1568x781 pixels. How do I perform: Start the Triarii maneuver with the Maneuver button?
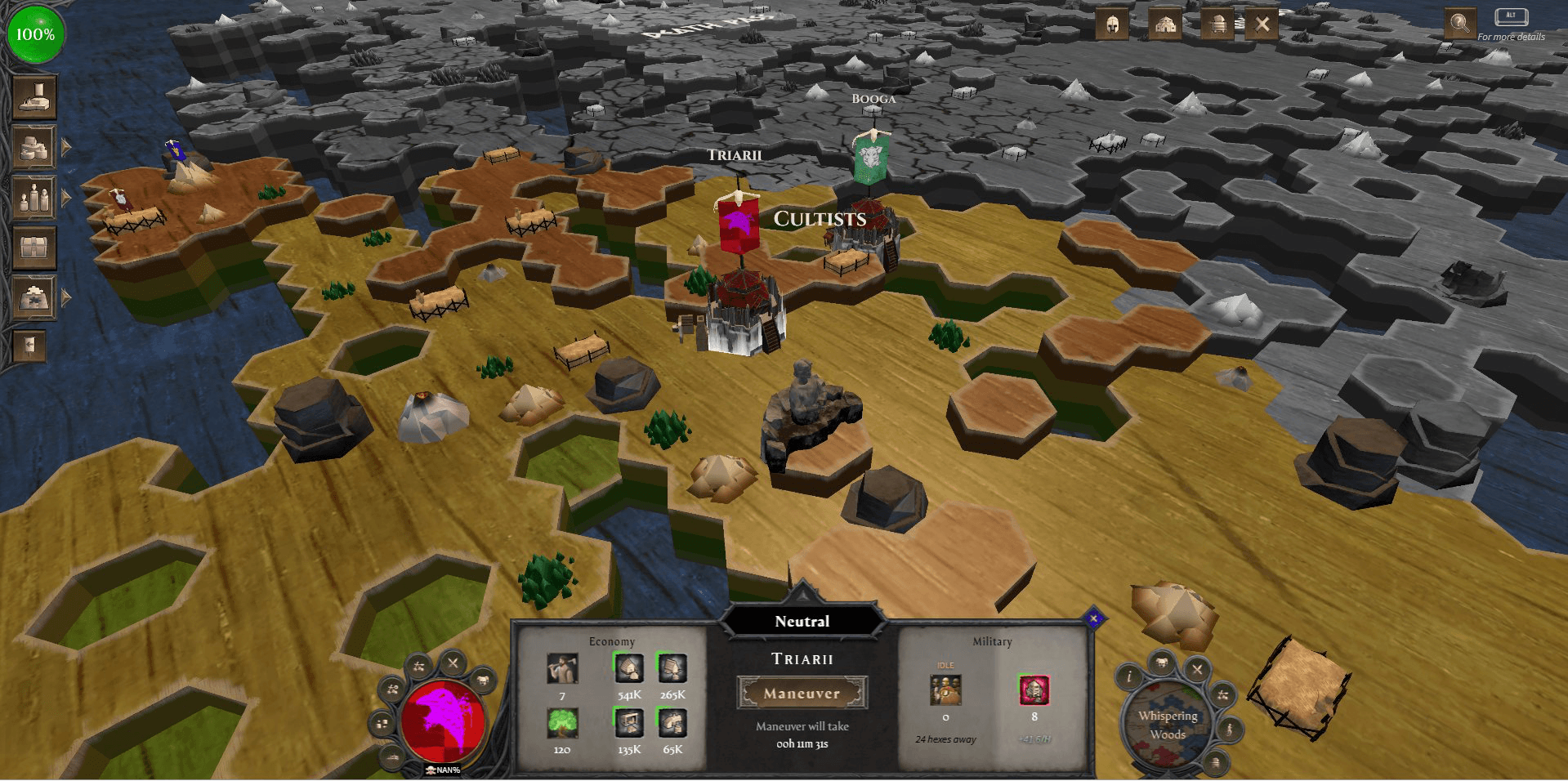click(x=802, y=693)
